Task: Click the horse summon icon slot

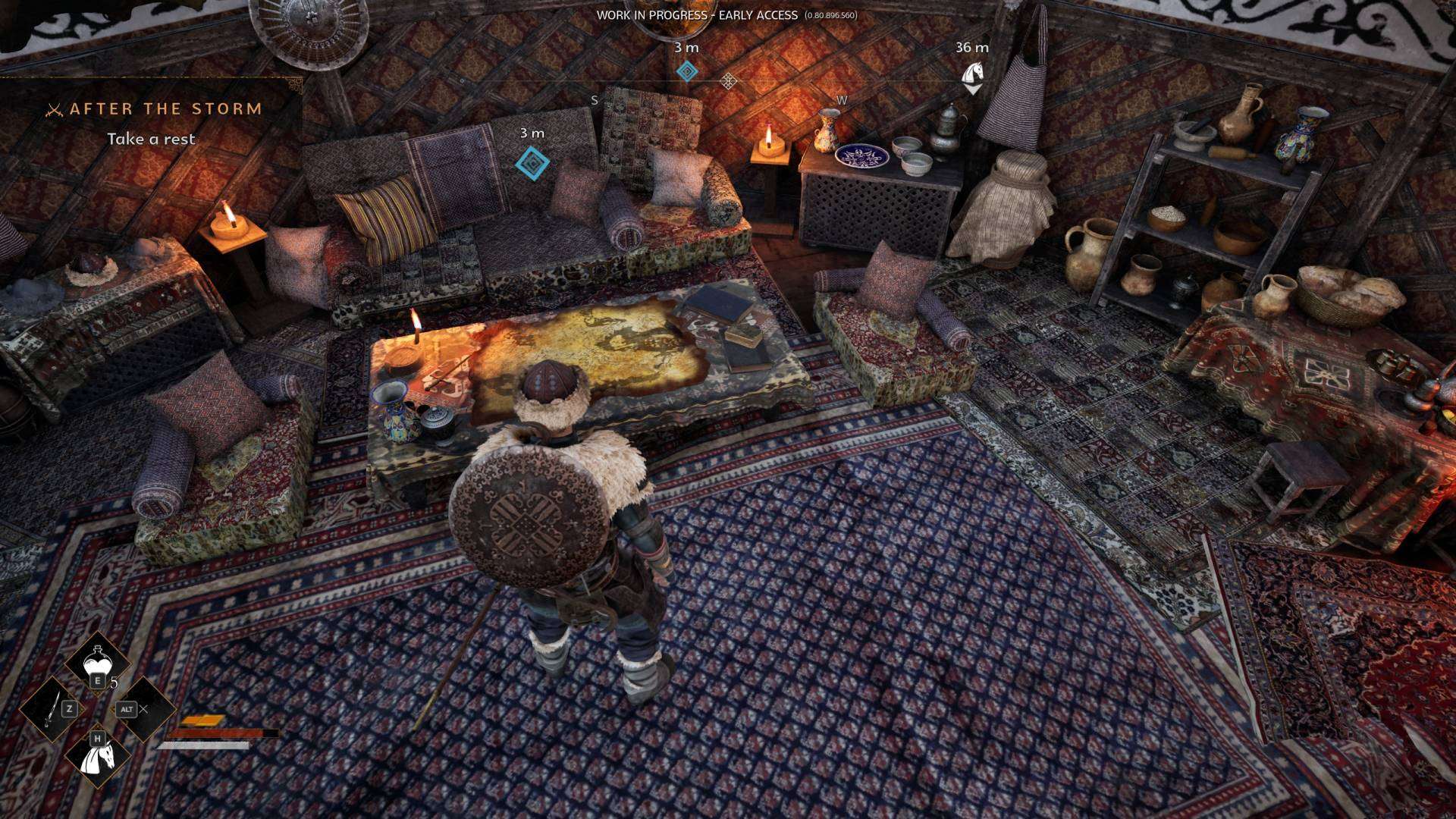Action: pos(98,754)
